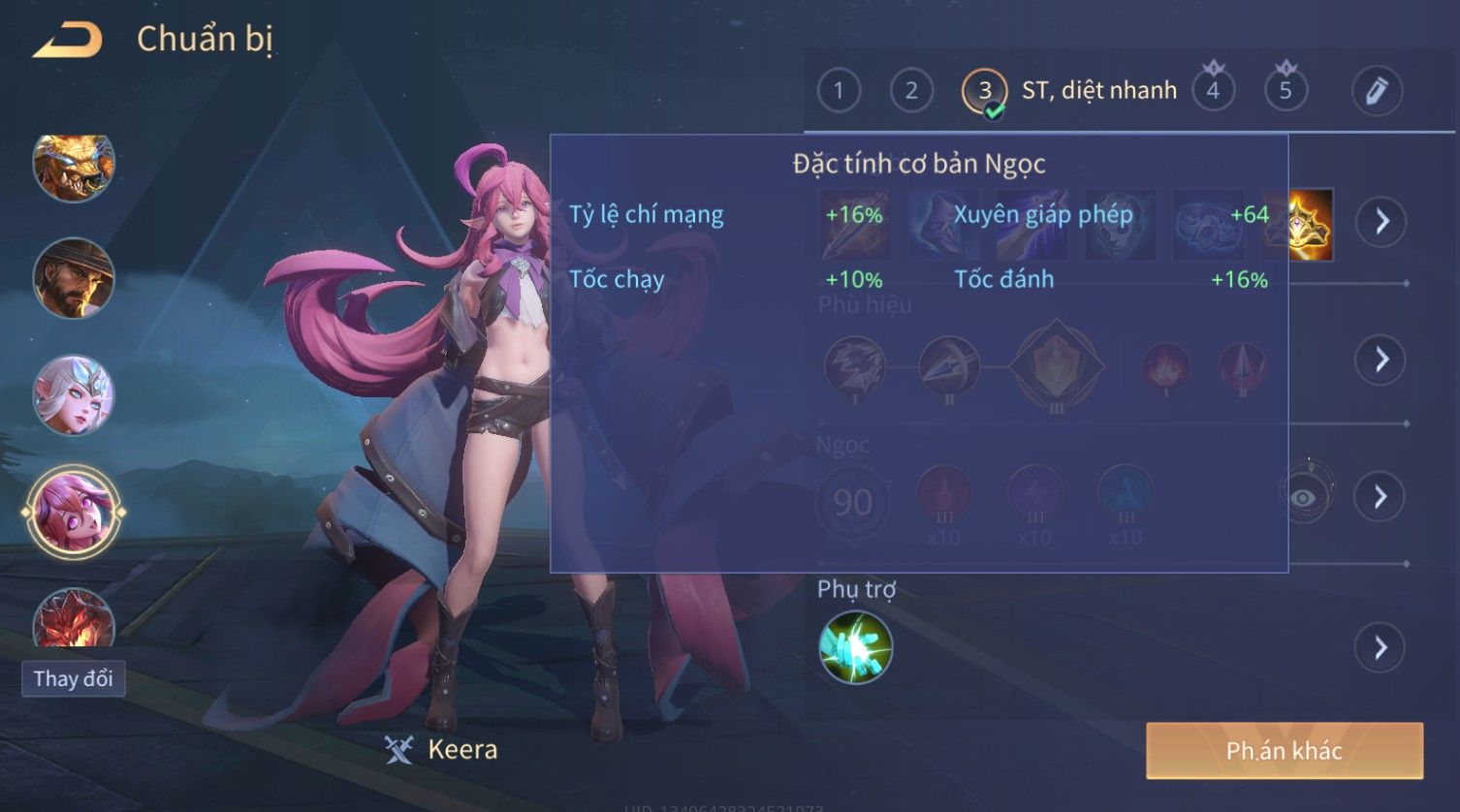Select the silver-haired hero portrait
This screenshot has height=812, width=1460.
click(x=74, y=395)
